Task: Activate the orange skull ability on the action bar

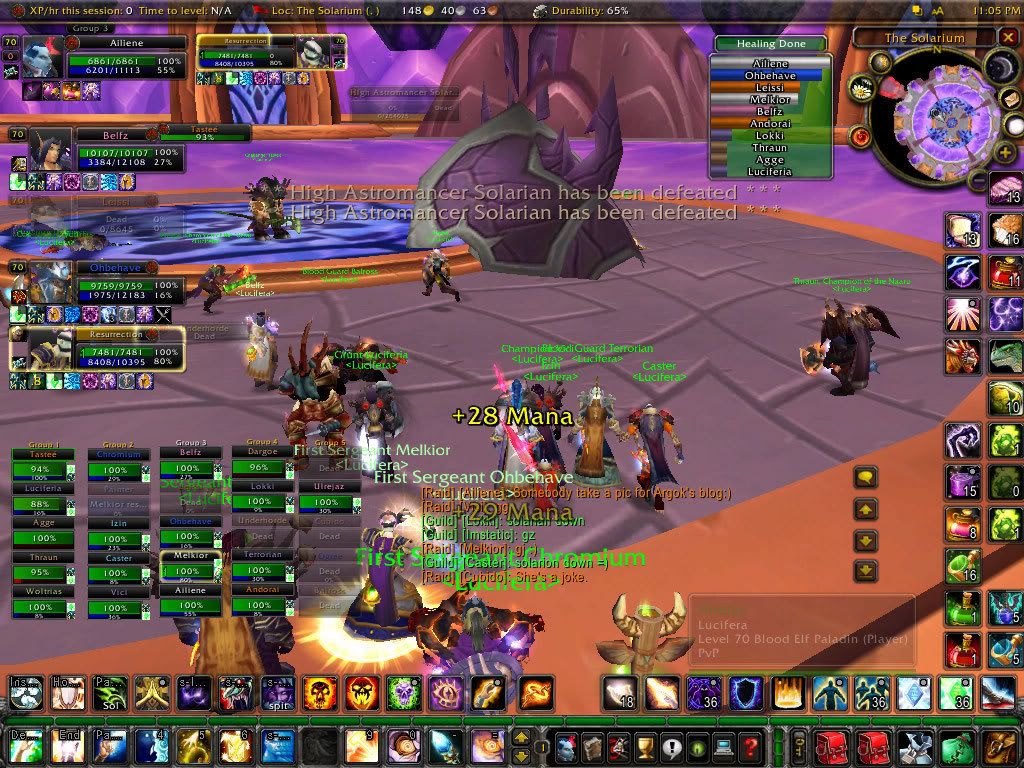Action: click(320, 691)
